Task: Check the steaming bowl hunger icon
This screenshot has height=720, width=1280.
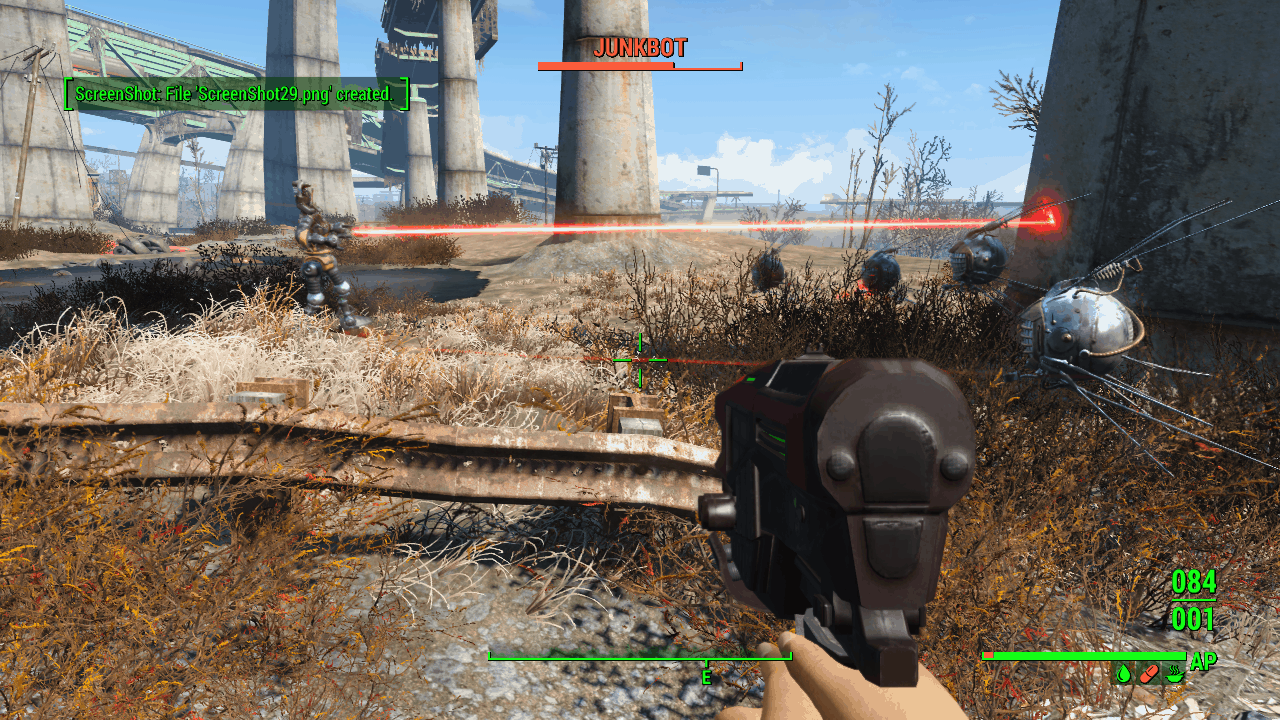Action: [x=1174, y=674]
